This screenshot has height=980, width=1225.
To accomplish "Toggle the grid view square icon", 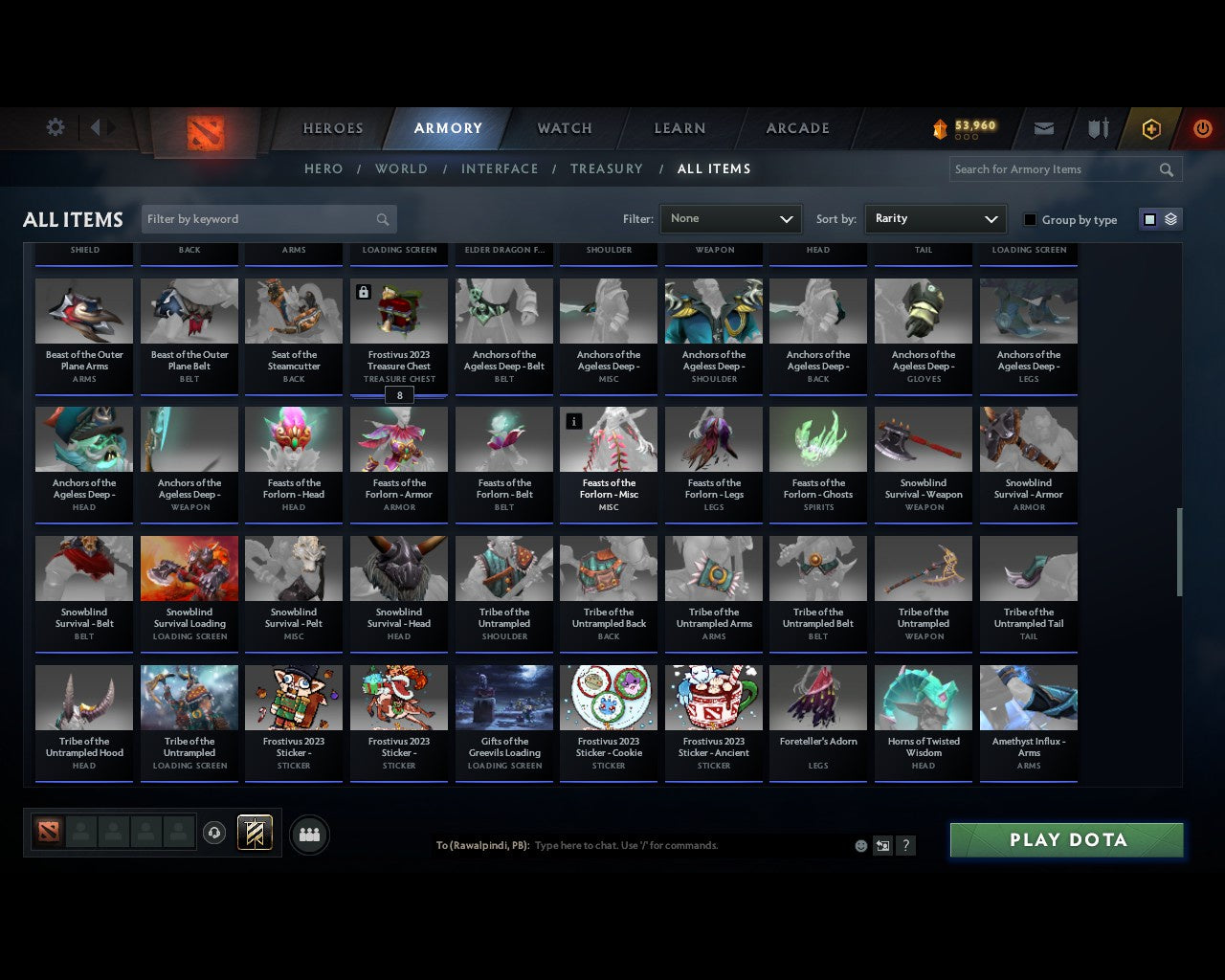I will coord(1149,218).
